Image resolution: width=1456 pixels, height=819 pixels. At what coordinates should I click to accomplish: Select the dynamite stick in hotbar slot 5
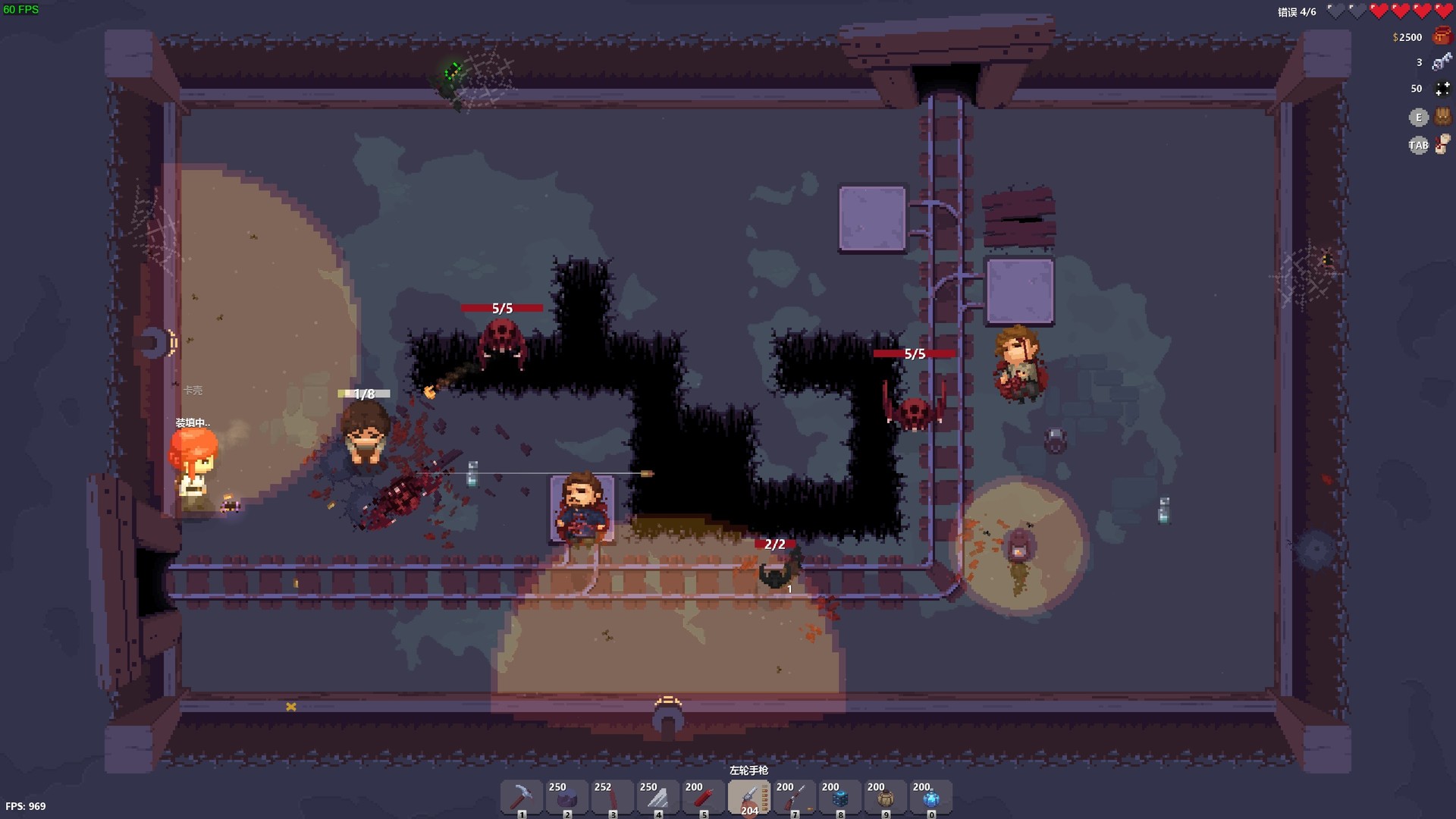tap(702, 797)
